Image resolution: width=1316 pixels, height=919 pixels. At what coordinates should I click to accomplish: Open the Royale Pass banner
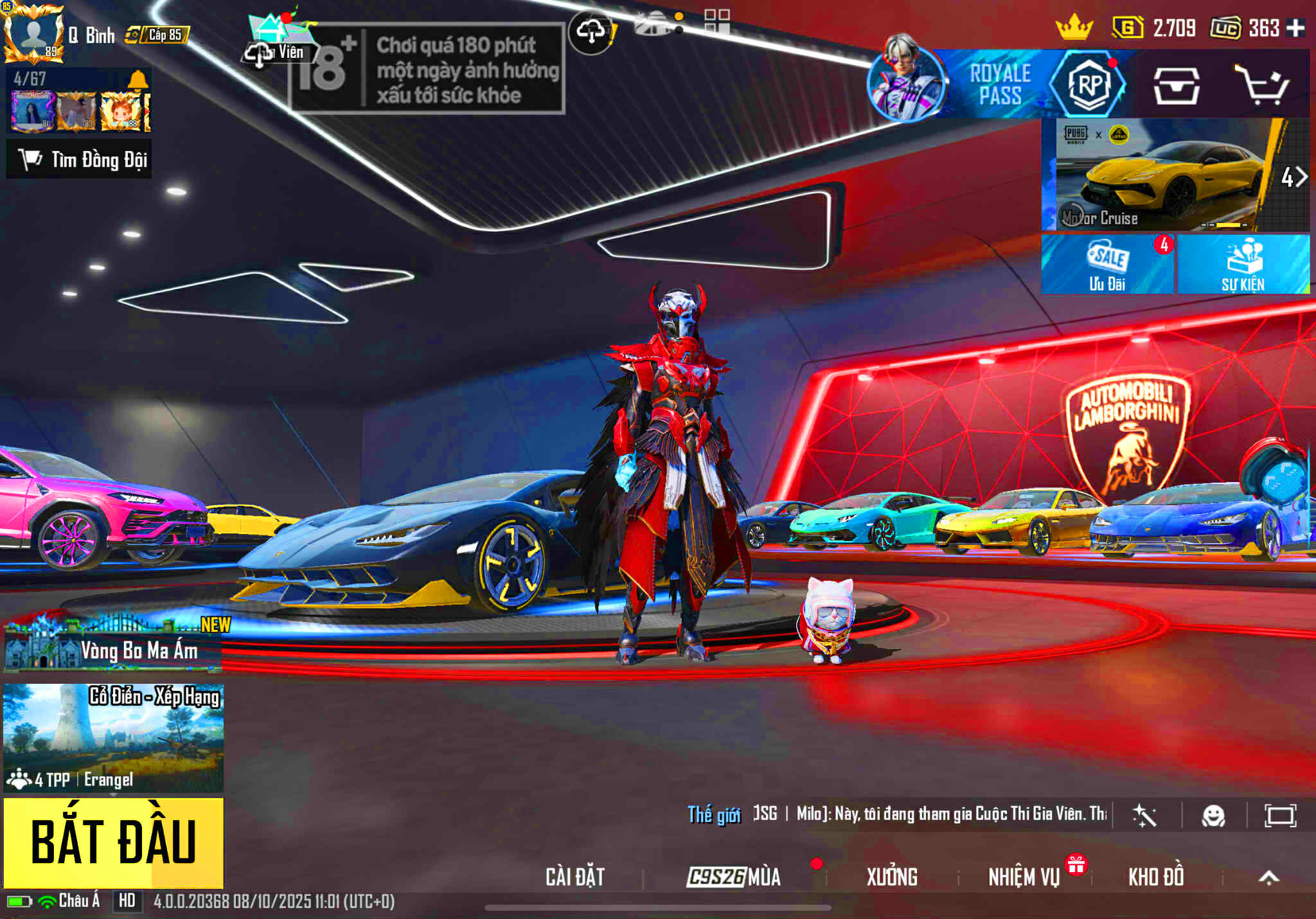(1000, 84)
